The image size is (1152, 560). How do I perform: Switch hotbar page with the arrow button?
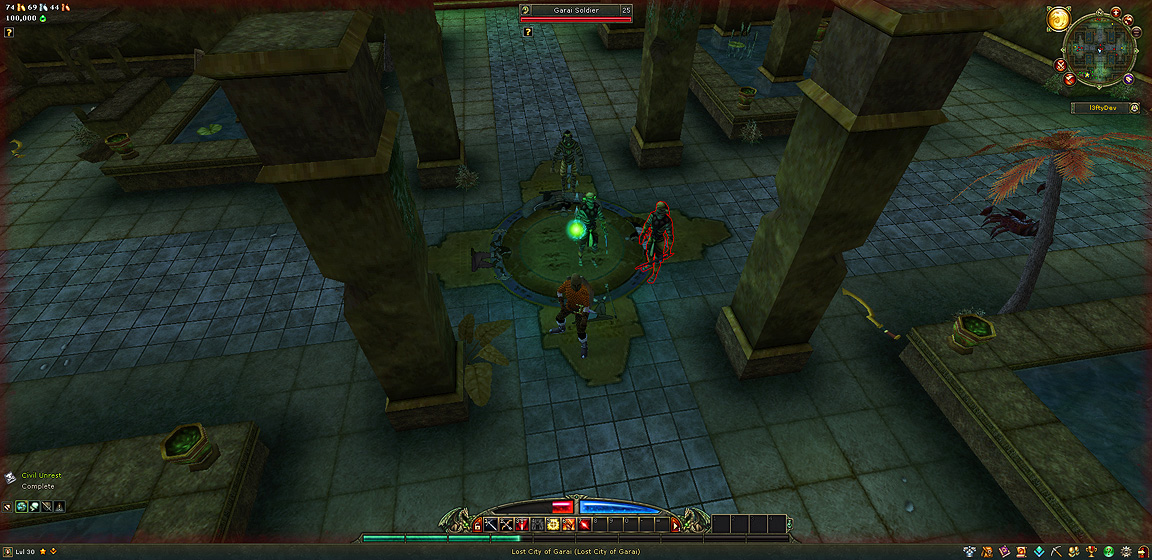pos(676,526)
